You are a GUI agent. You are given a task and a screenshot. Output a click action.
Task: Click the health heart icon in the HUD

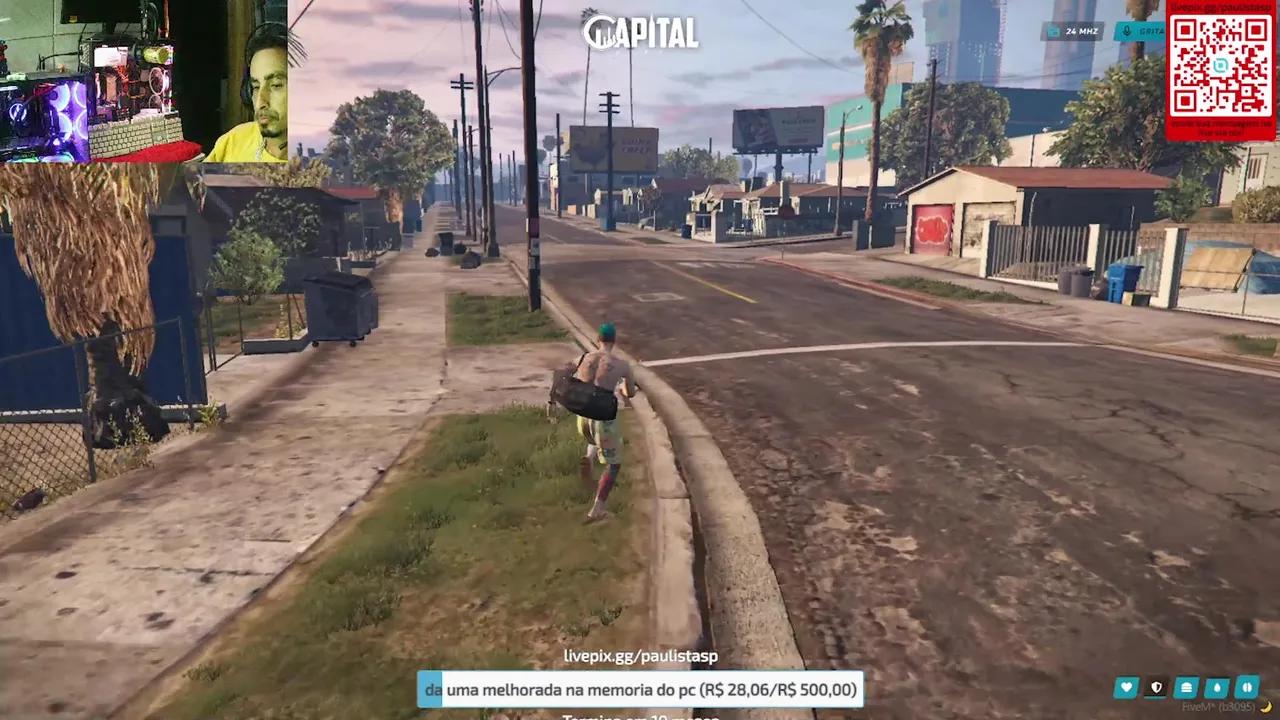[x=1126, y=687]
